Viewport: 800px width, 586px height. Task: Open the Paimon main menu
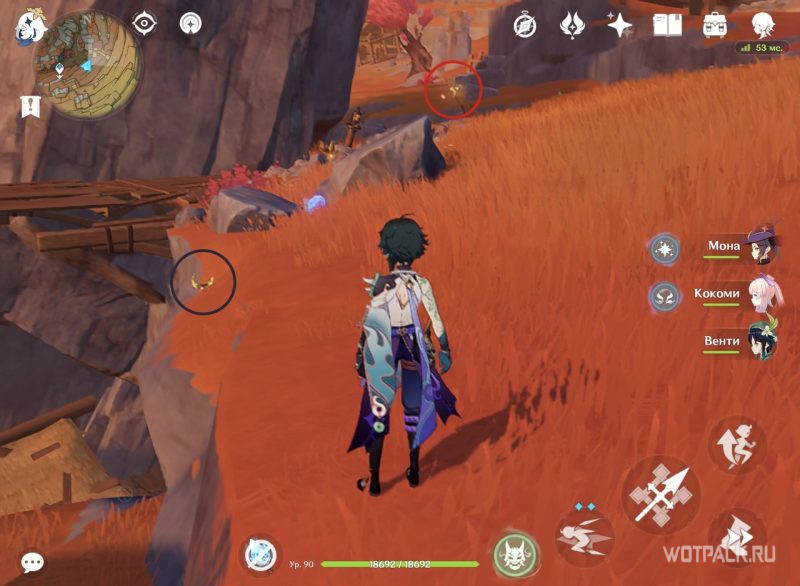tap(27, 27)
